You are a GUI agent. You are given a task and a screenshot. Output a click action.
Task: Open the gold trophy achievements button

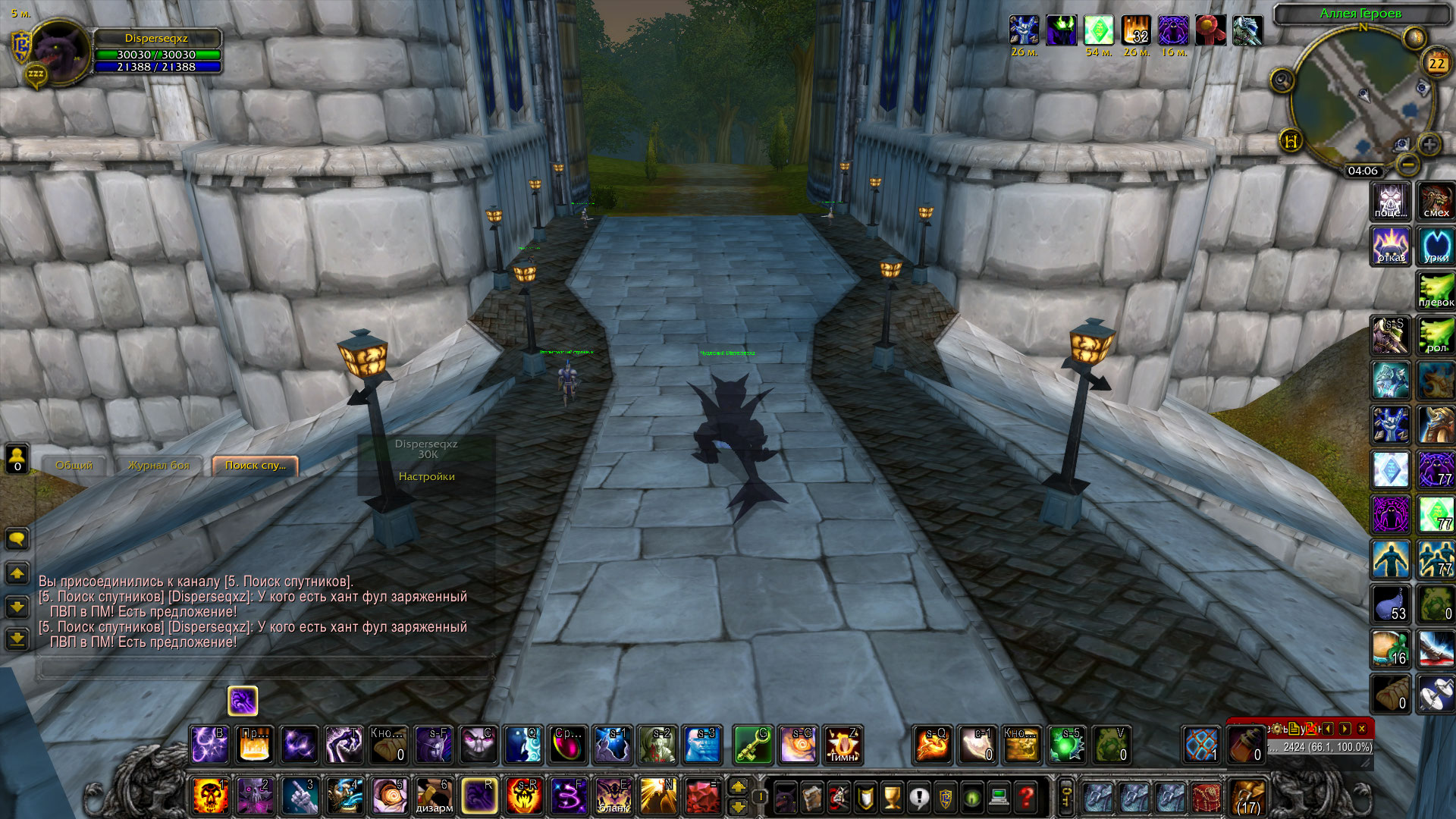point(893,797)
